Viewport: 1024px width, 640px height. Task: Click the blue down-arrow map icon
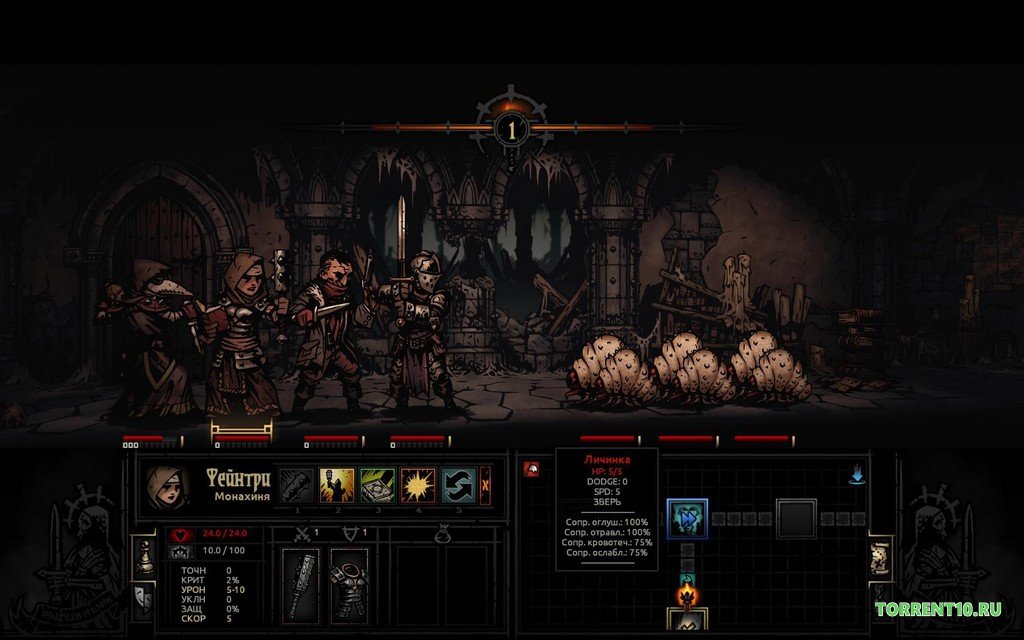click(856, 475)
